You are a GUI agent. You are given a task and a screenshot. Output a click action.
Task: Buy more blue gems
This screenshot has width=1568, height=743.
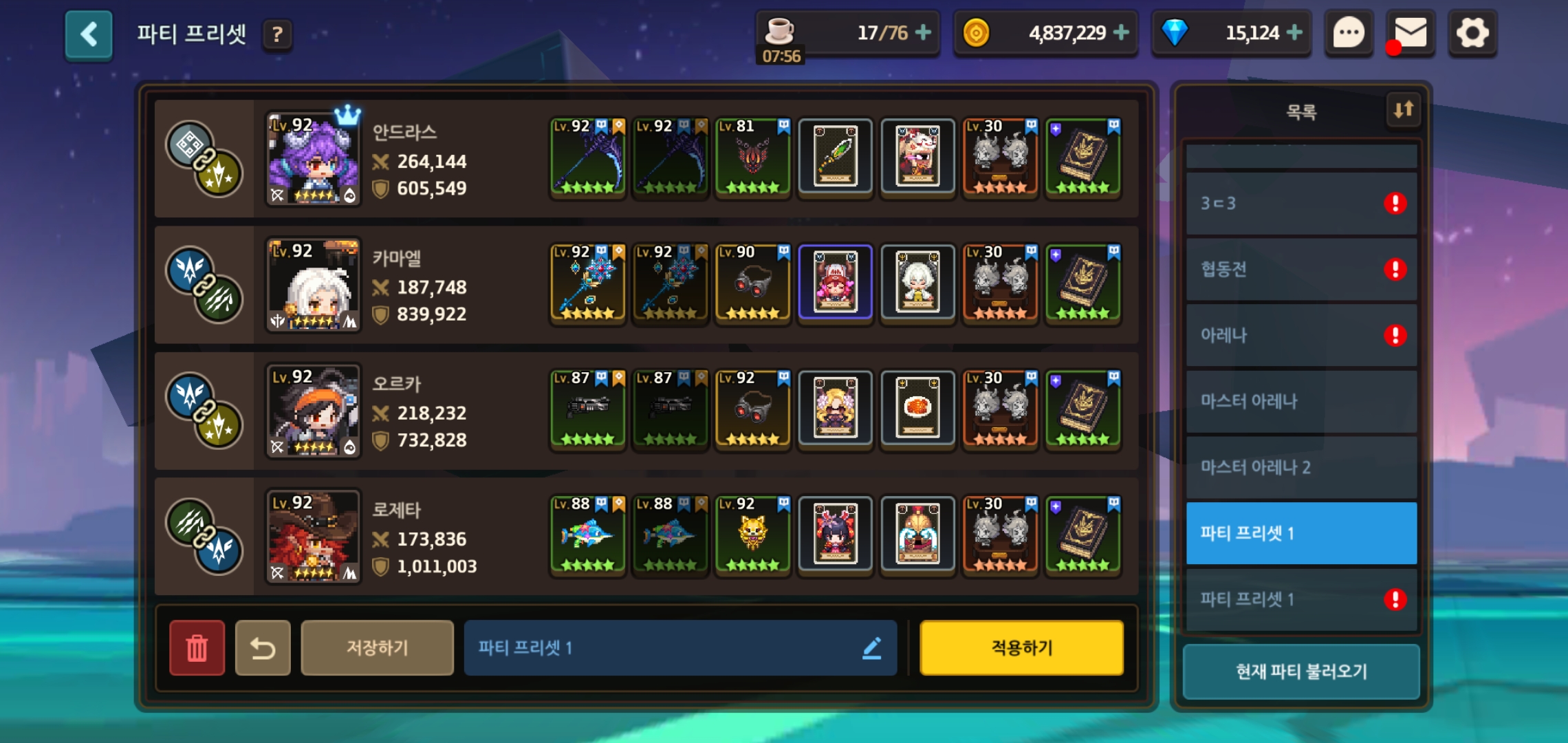pyautogui.click(x=1294, y=32)
